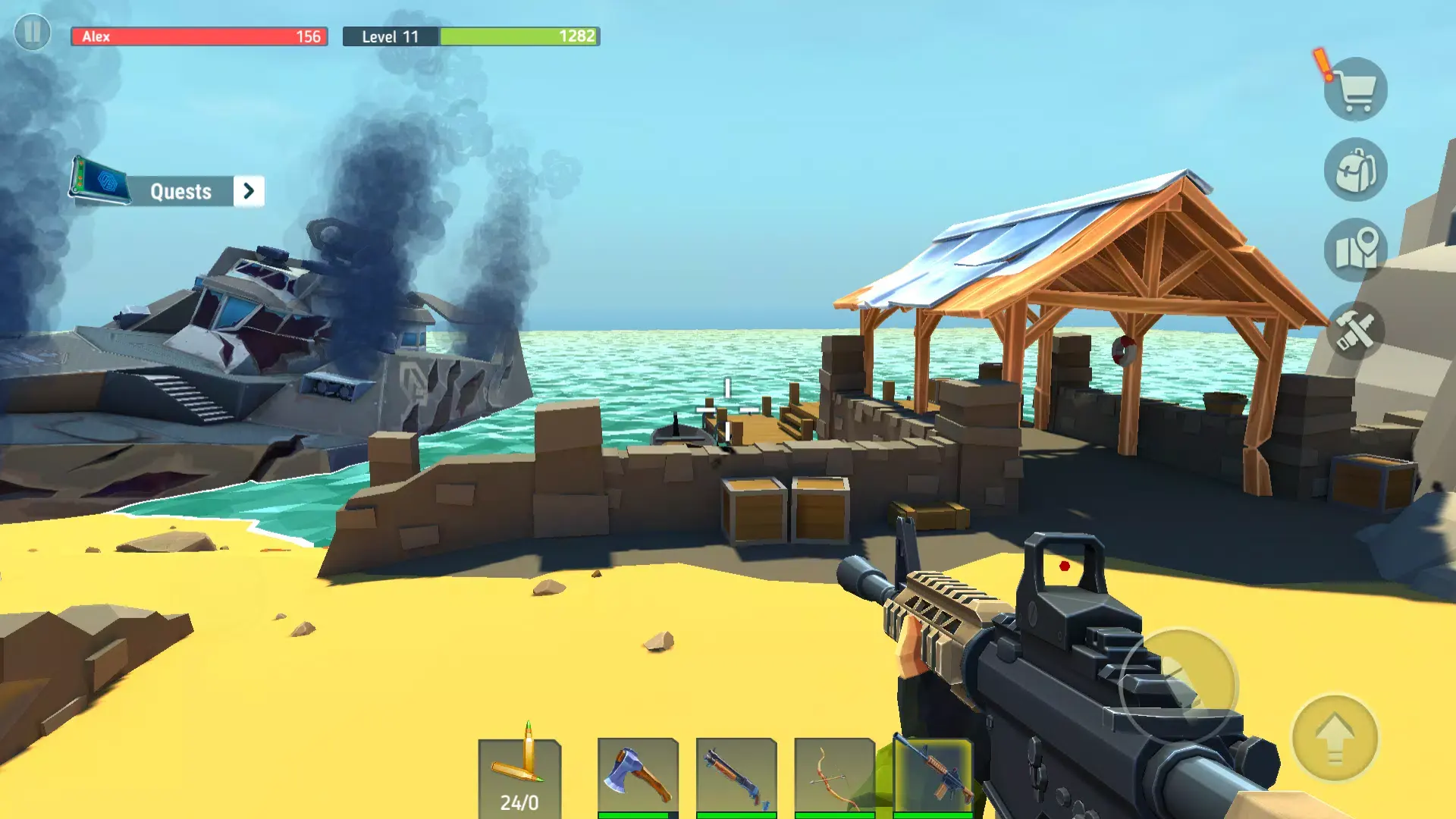Open the in-game shop cart
The image size is (1456, 819).
(x=1357, y=87)
